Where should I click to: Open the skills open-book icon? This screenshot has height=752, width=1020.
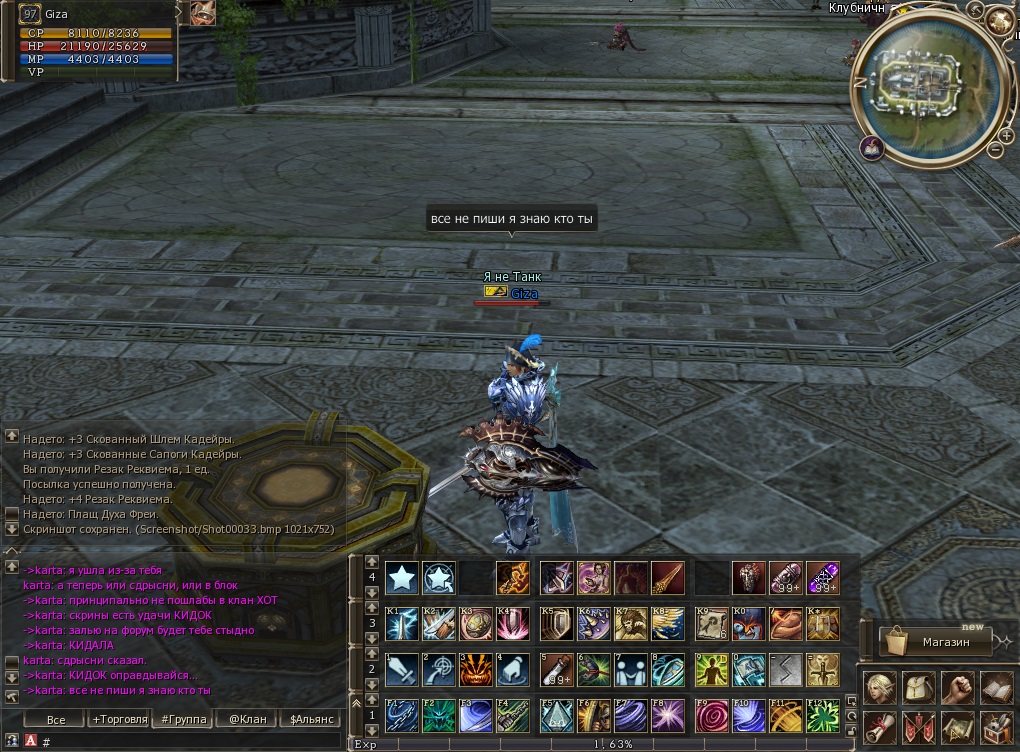[997, 687]
